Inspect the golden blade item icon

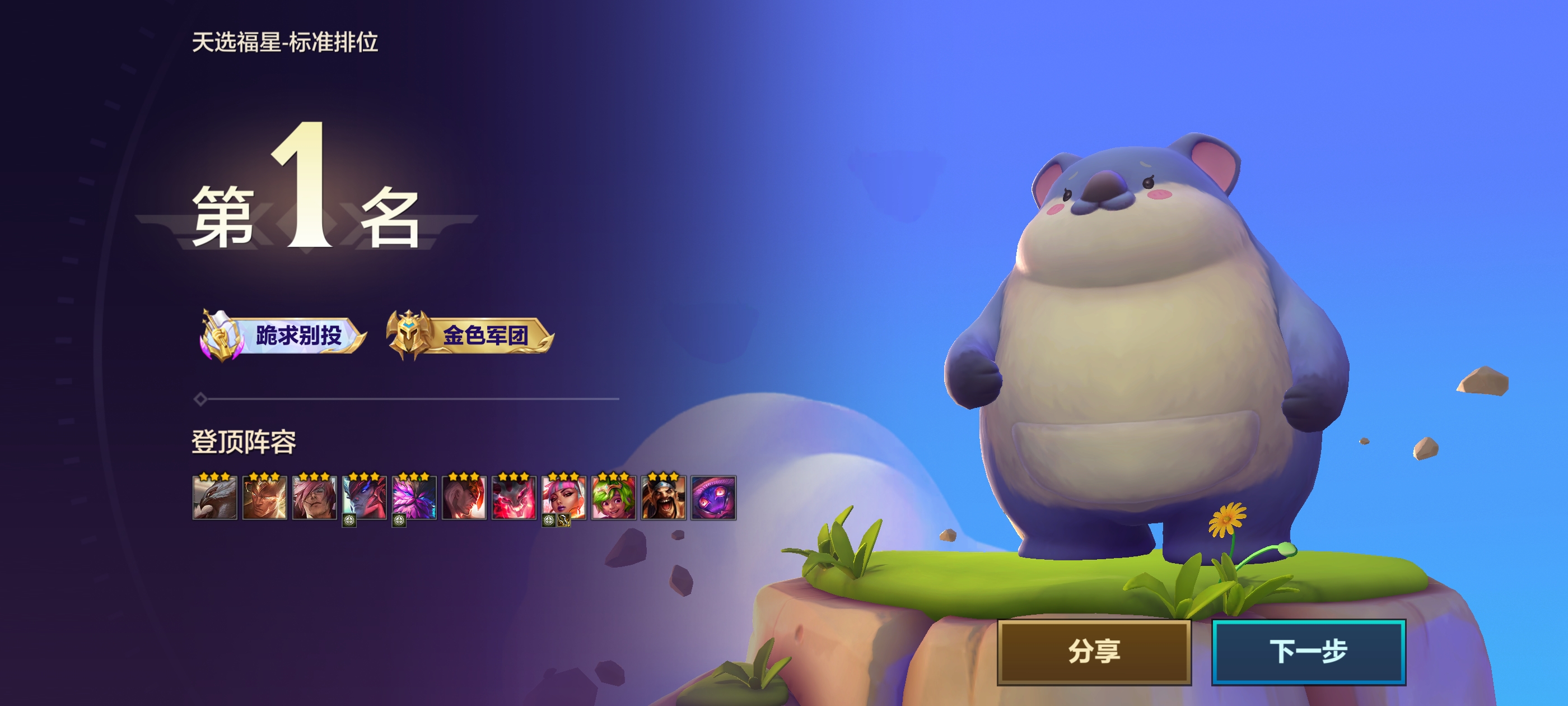point(564,521)
